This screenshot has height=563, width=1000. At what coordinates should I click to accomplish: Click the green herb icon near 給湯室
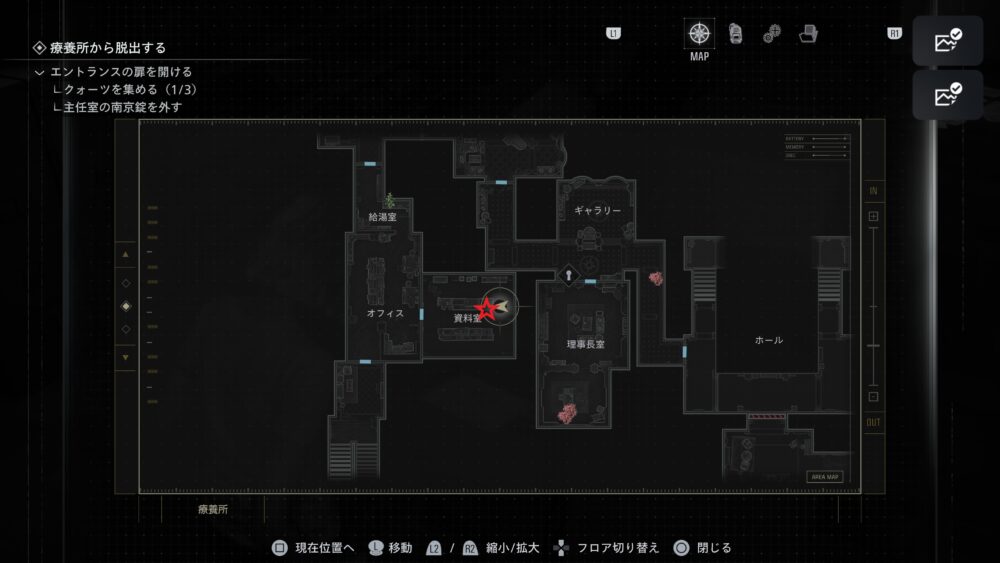[x=389, y=200]
